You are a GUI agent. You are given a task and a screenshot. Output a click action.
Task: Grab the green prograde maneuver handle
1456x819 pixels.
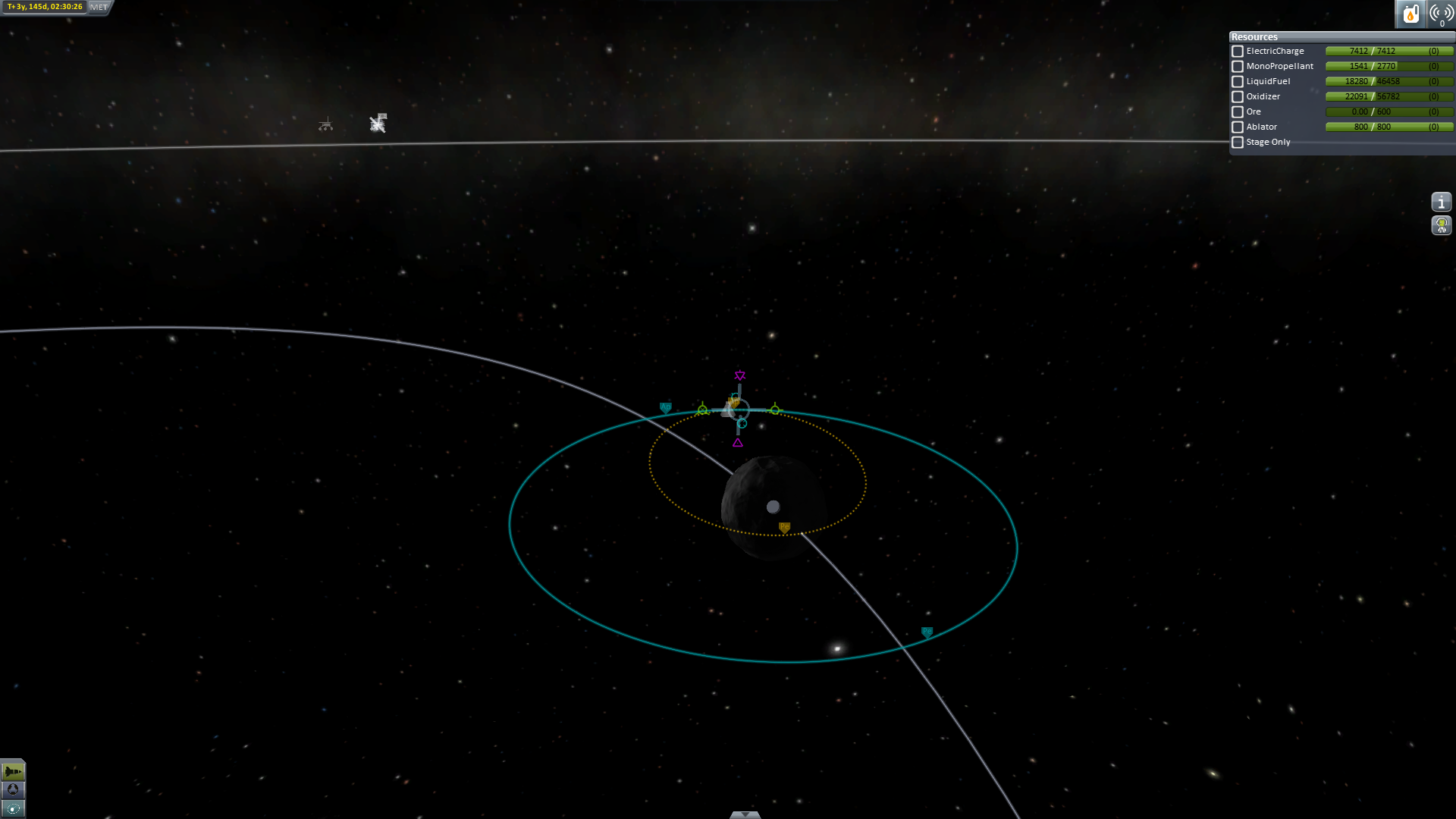tap(774, 409)
